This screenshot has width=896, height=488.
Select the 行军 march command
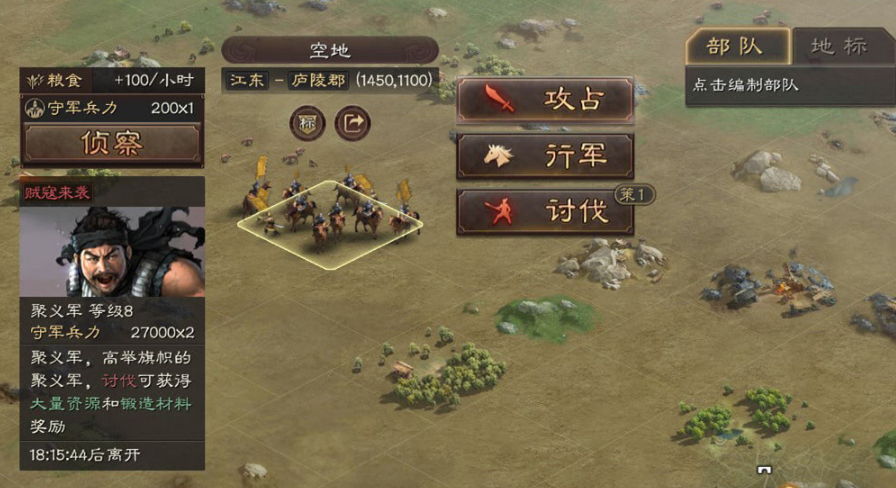545,156
